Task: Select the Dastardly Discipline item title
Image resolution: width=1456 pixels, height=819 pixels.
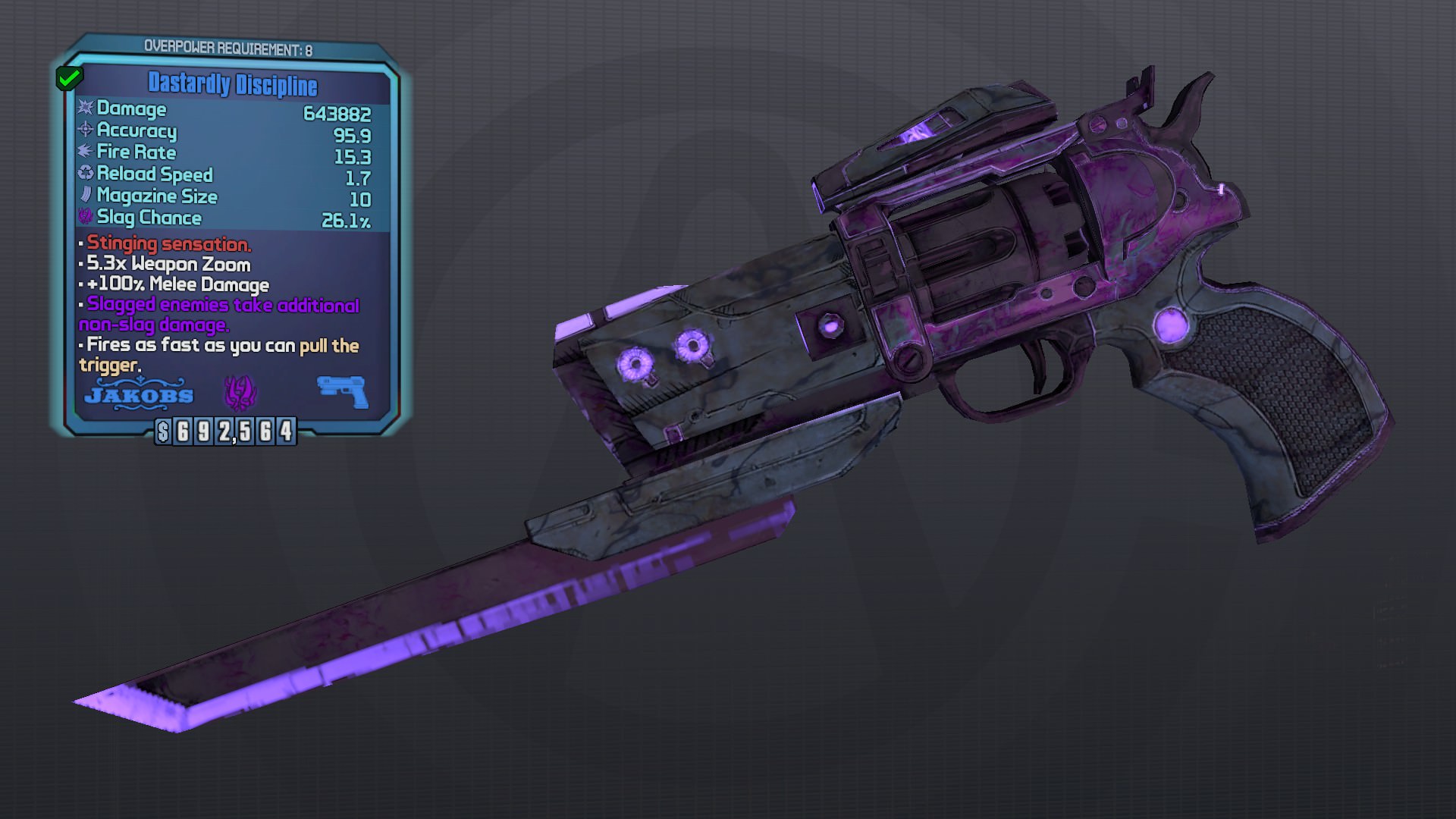Action: click(232, 83)
